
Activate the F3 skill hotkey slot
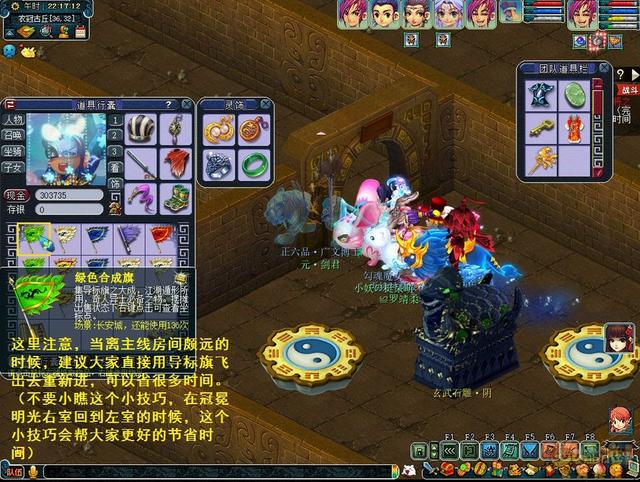pyautogui.click(x=490, y=449)
